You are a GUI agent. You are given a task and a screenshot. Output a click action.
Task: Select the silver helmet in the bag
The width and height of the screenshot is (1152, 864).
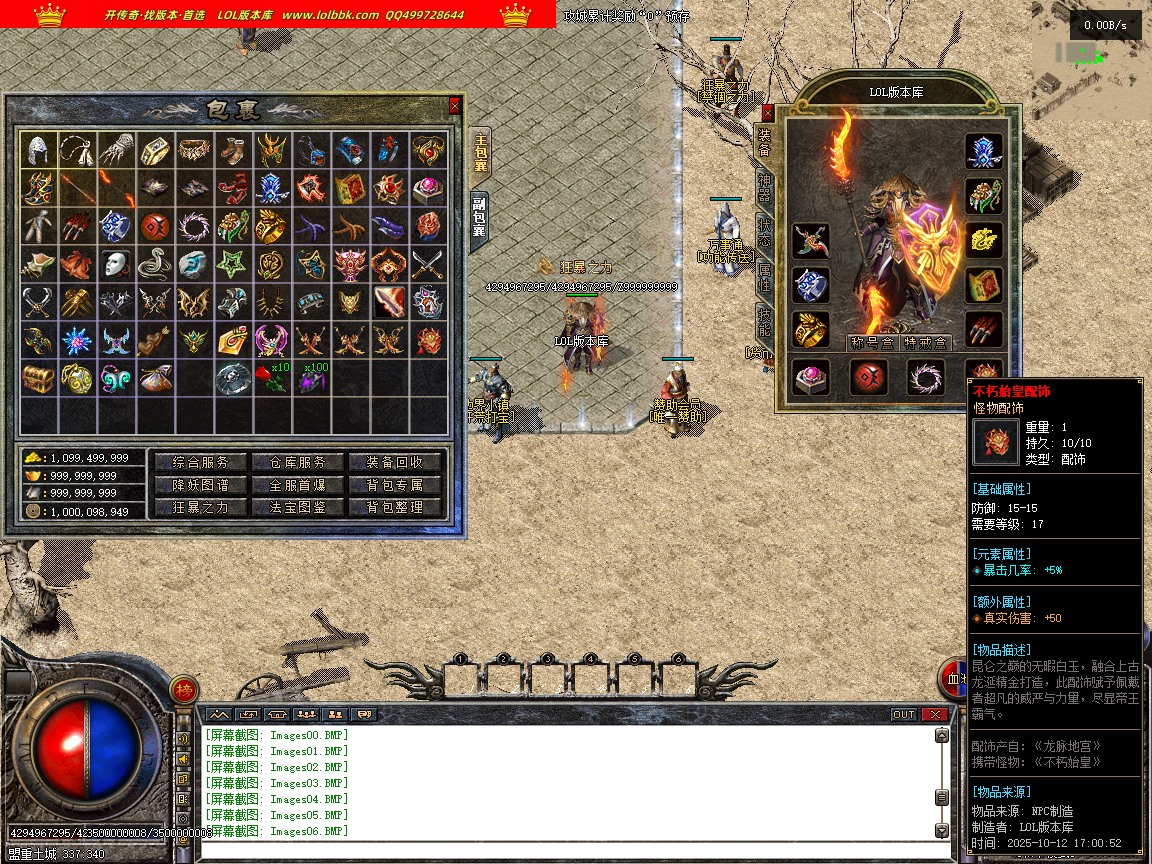click(x=40, y=150)
